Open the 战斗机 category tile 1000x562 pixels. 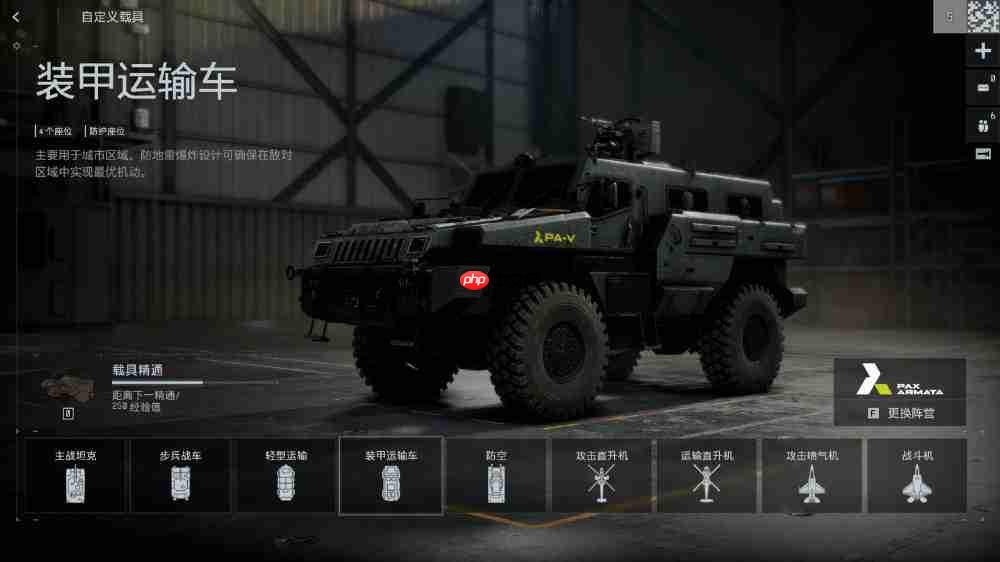(x=916, y=476)
